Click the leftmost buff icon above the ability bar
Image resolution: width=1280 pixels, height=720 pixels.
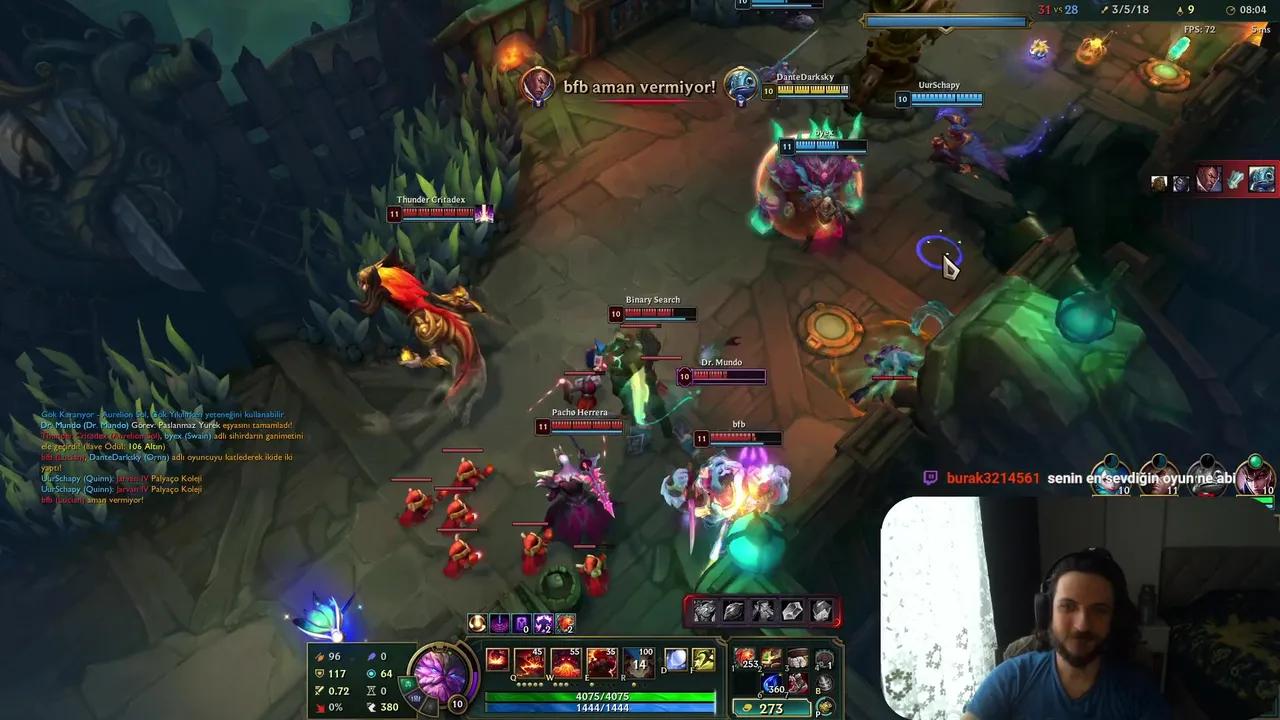point(477,623)
